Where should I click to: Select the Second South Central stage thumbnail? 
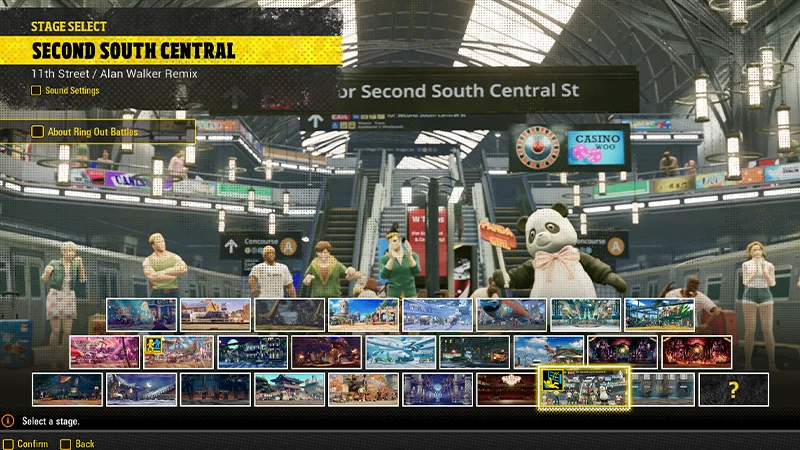coord(586,389)
